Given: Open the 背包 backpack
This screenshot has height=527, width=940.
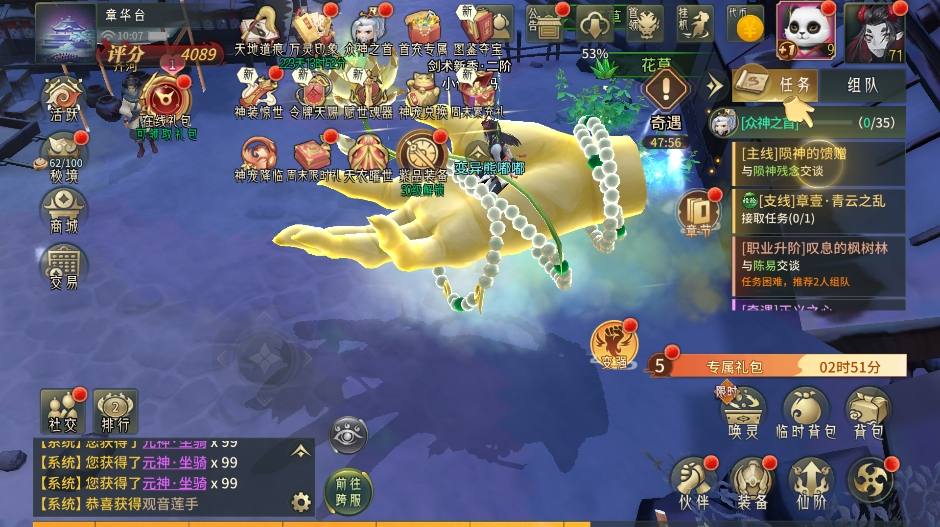Looking at the screenshot, I should click(869, 413).
